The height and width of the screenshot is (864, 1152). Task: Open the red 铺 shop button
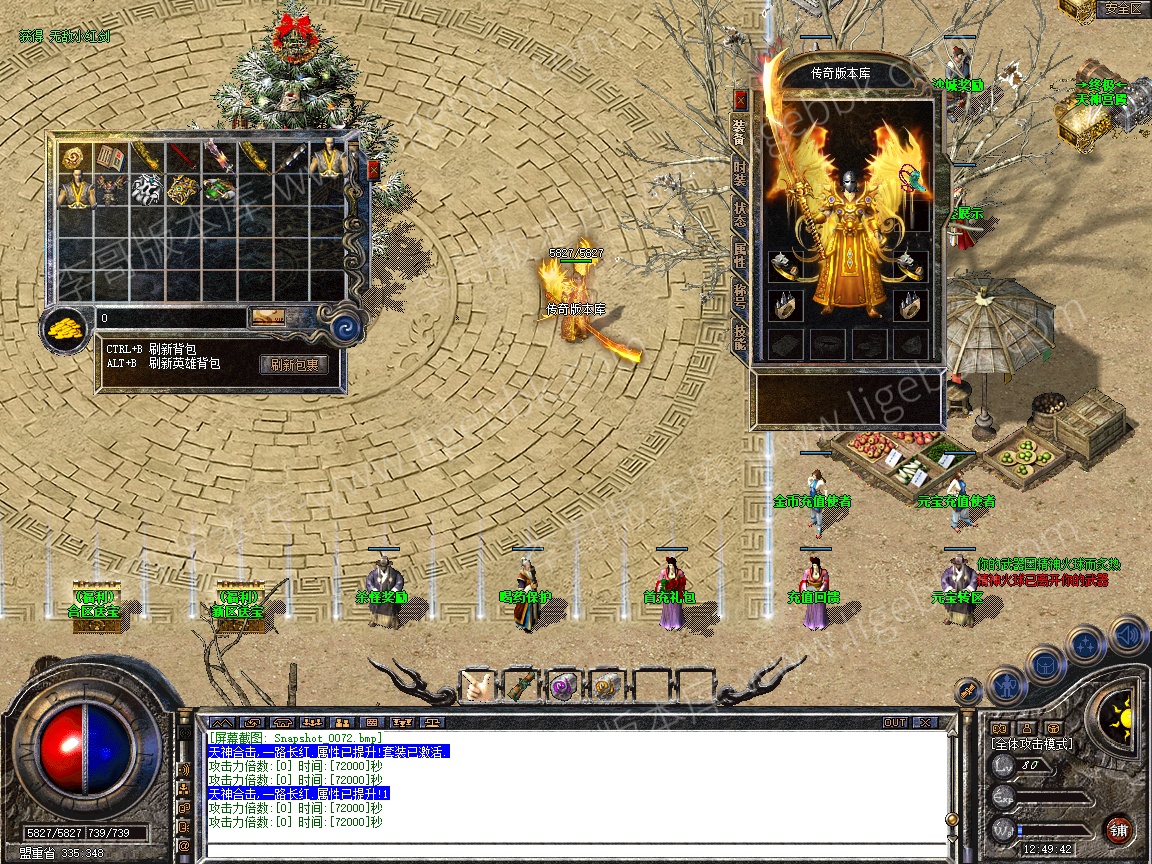point(1118,829)
